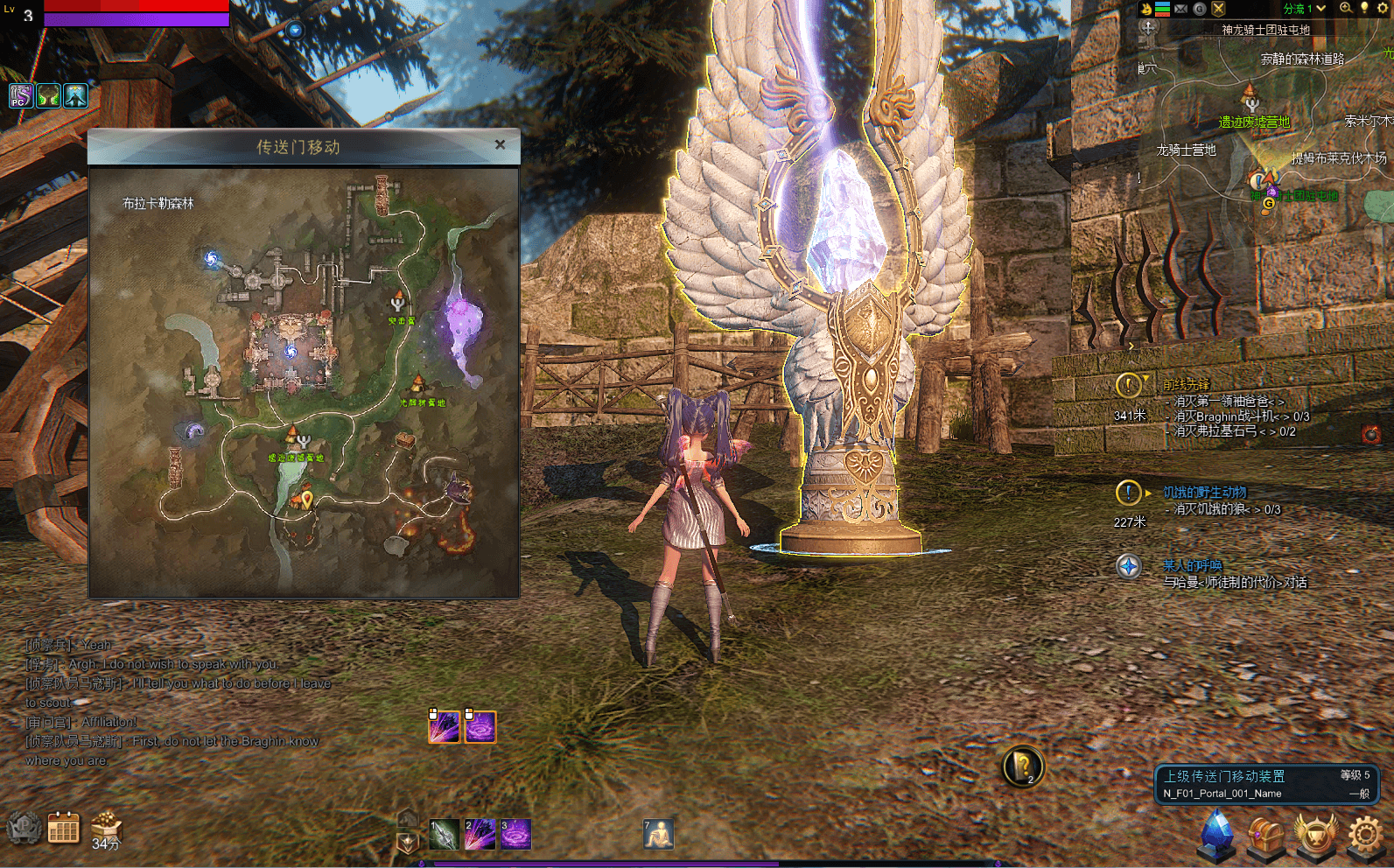Choose the purple spiral portal marker on the teleport map
Image resolution: width=1394 pixels, height=868 pixels.
(x=193, y=430)
